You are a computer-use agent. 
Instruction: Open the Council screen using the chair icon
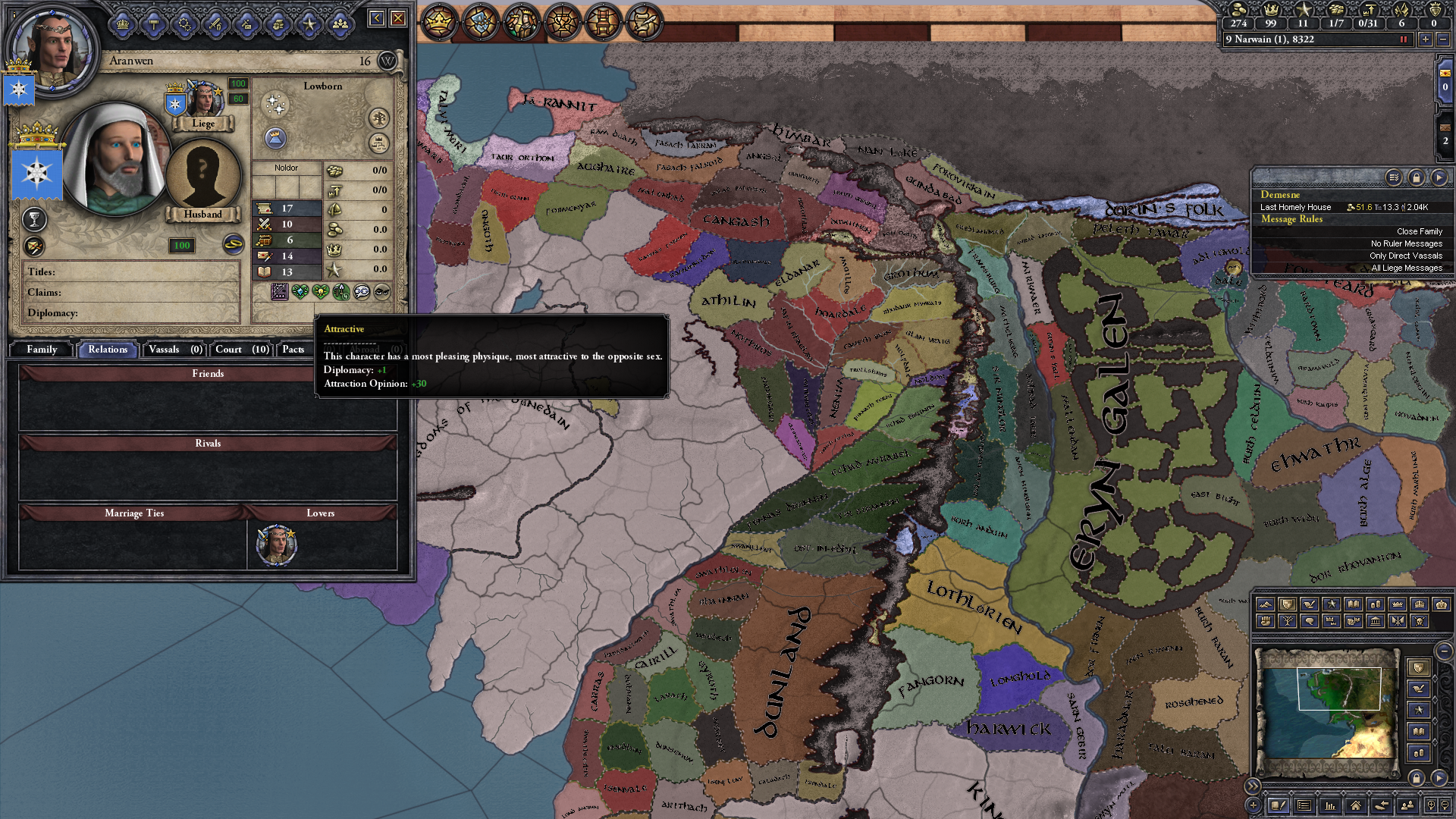(x=603, y=23)
